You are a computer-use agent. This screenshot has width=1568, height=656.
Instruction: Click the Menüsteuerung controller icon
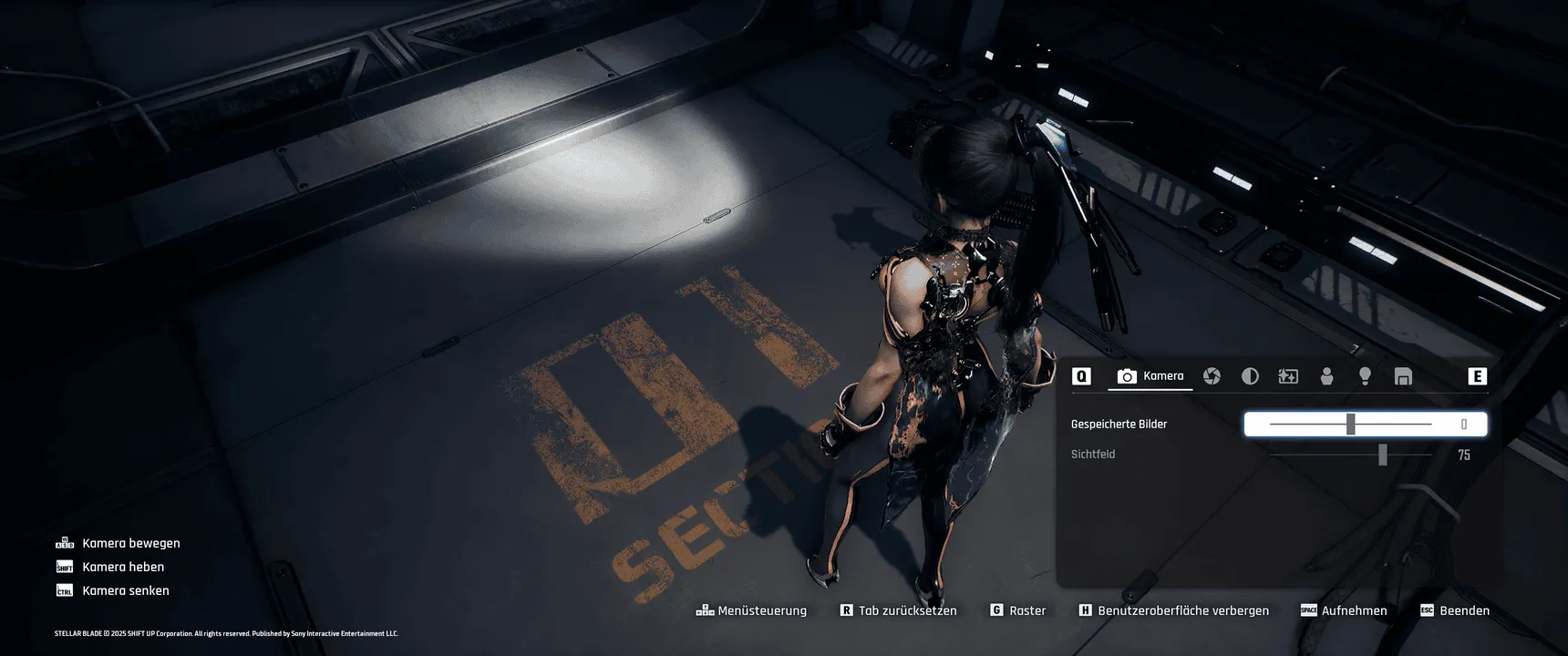point(704,610)
